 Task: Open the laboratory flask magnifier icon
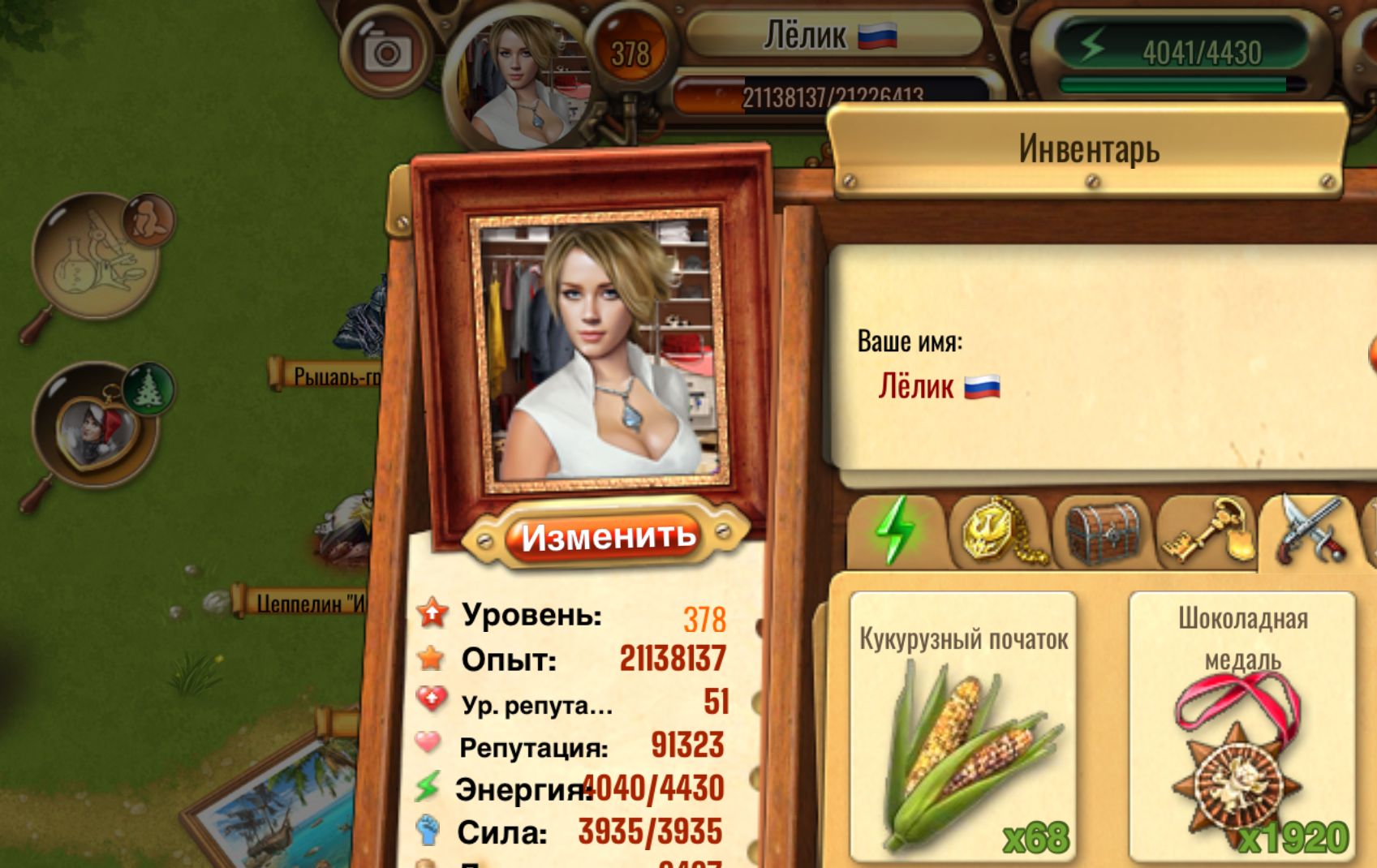tap(96, 256)
